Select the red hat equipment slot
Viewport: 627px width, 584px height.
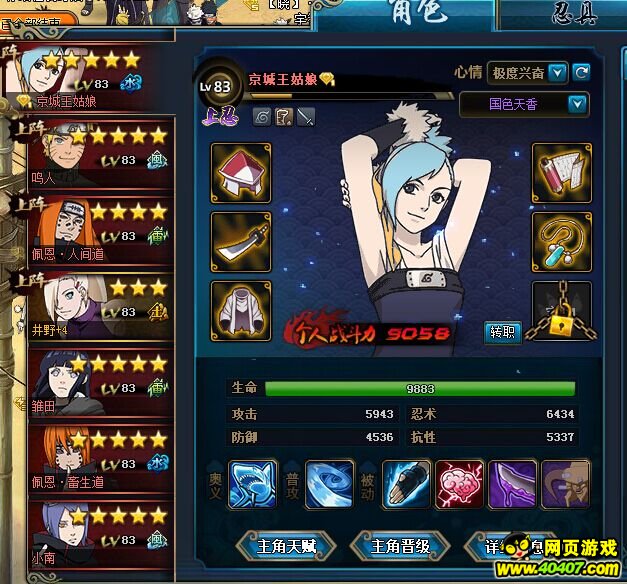coord(240,172)
